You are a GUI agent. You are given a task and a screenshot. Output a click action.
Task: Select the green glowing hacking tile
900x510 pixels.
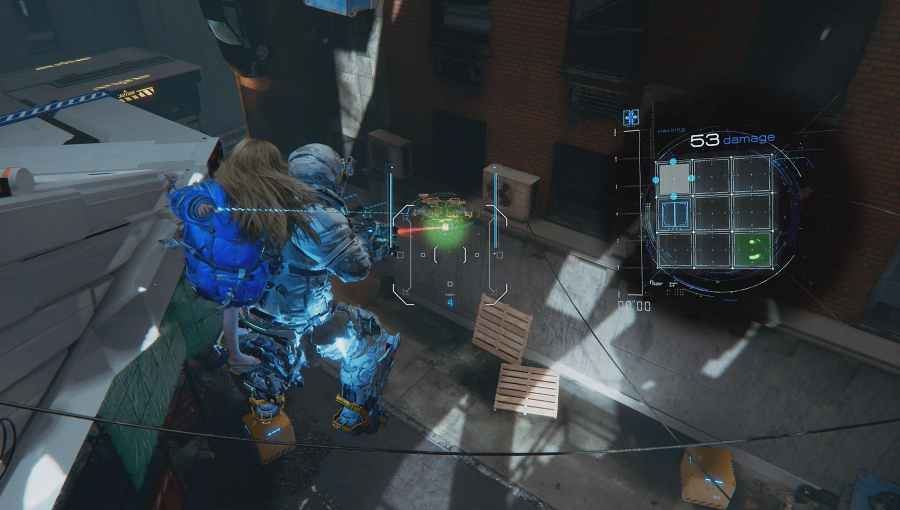coord(750,249)
